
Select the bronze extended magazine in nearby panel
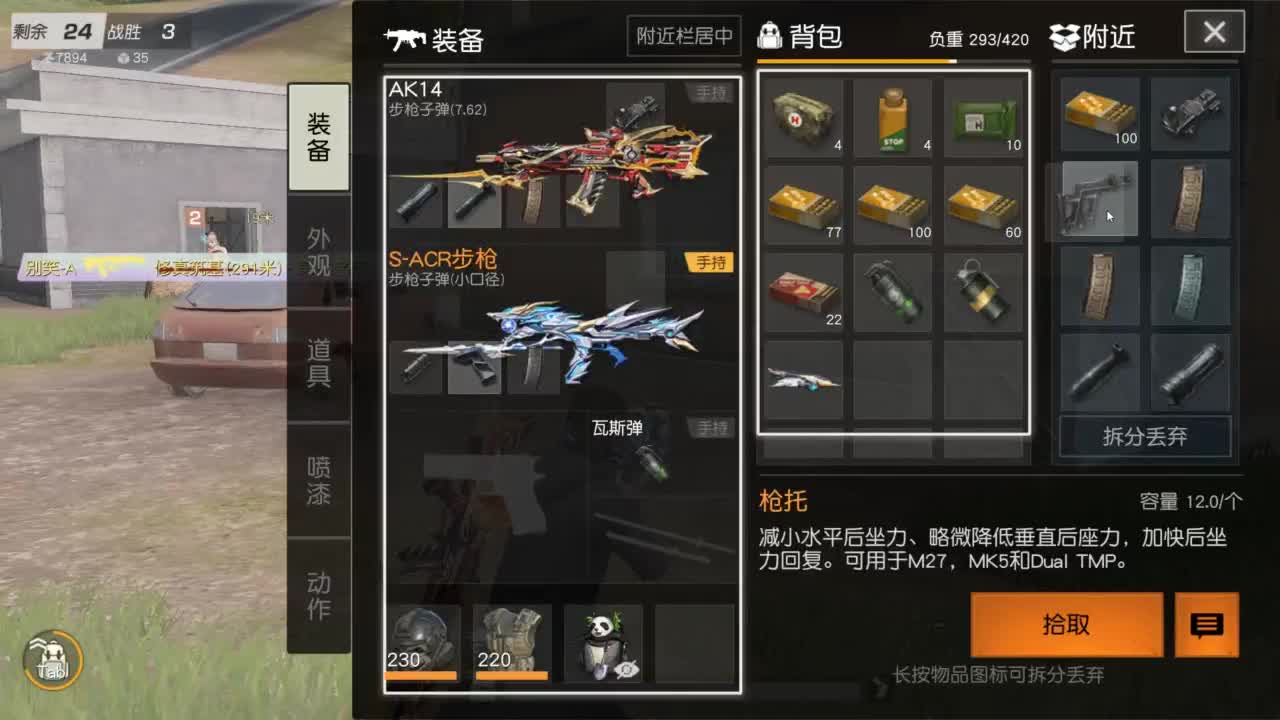[x=1097, y=287]
